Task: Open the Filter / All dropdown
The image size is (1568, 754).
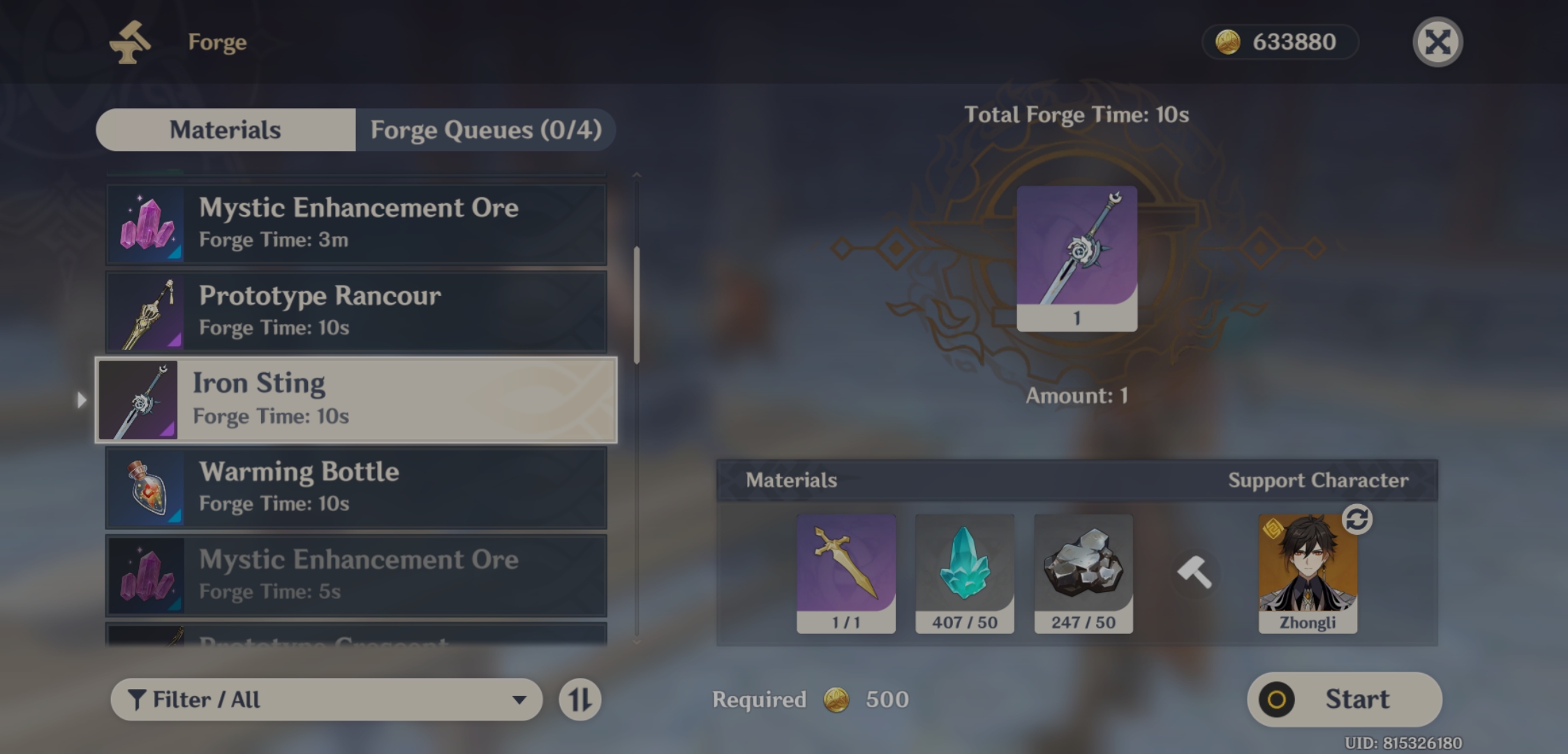Action: 326,700
